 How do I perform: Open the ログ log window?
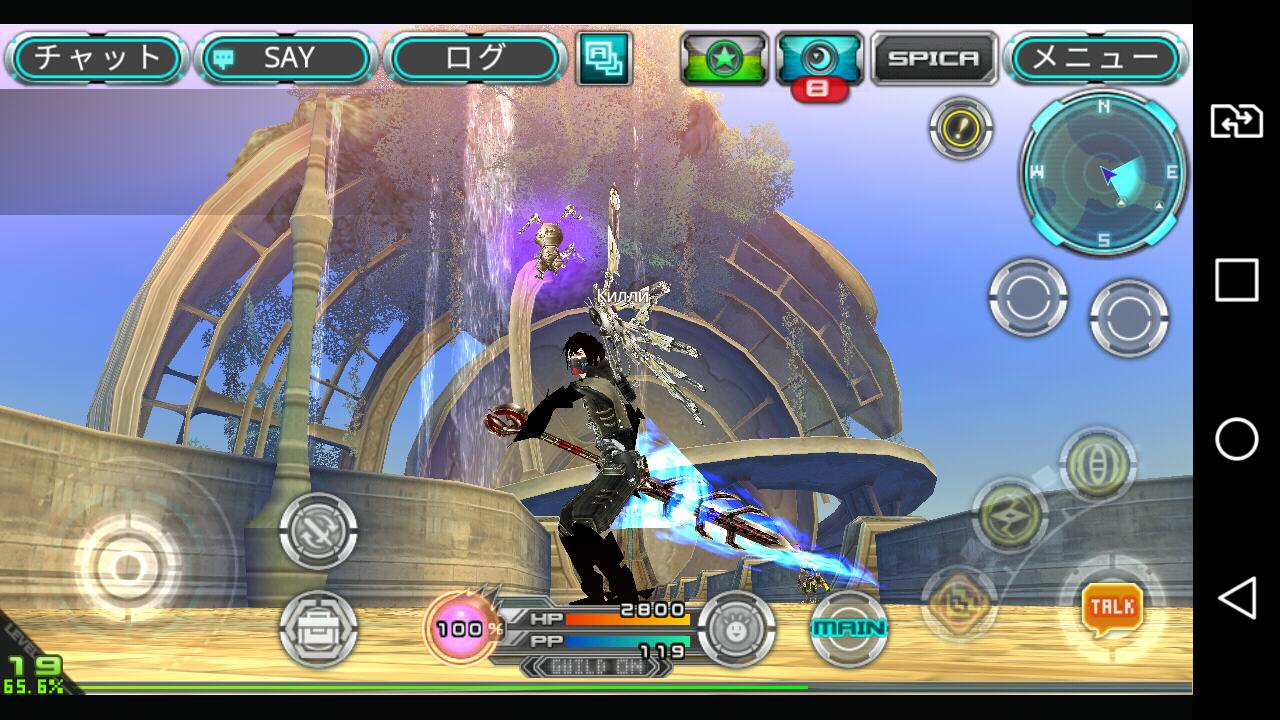(x=475, y=58)
